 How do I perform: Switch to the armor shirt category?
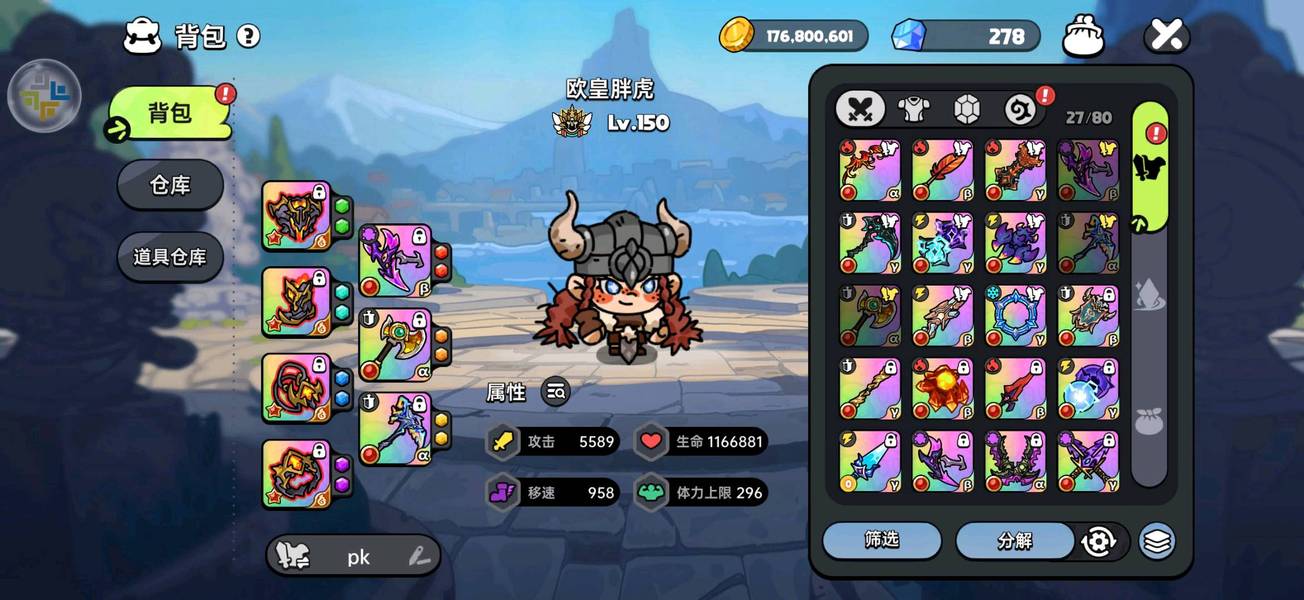pyautogui.click(x=912, y=109)
